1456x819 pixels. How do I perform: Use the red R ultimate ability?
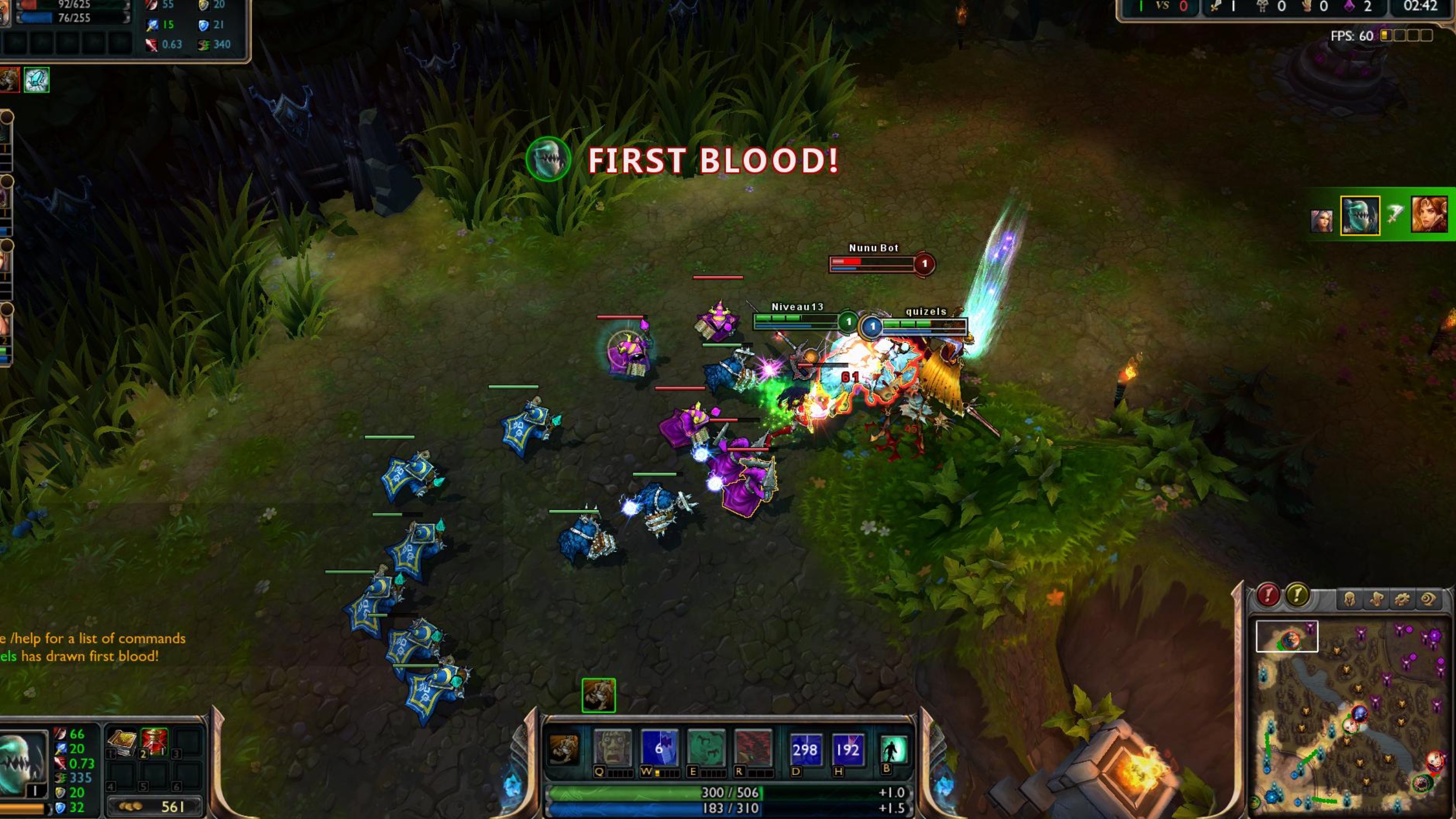pyautogui.click(x=753, y=748)
